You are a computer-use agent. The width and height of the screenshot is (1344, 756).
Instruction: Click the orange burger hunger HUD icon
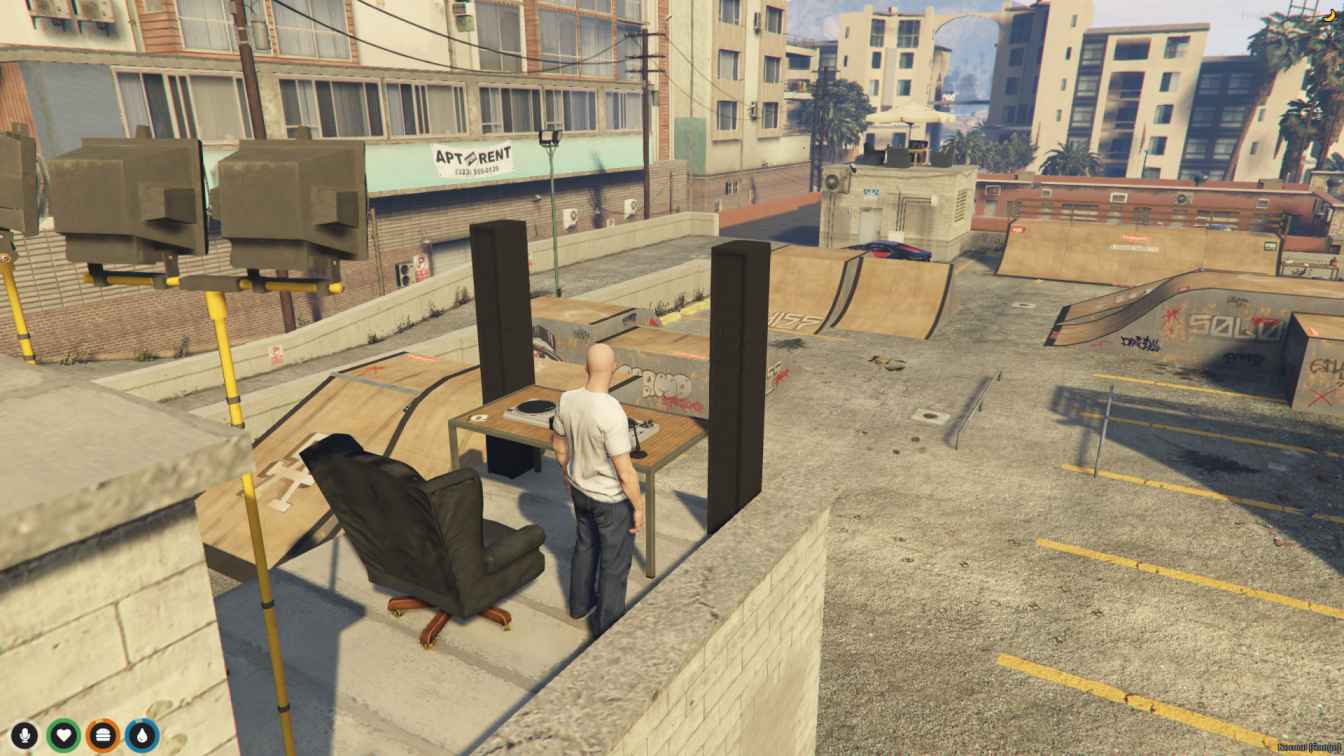point(102,734)
